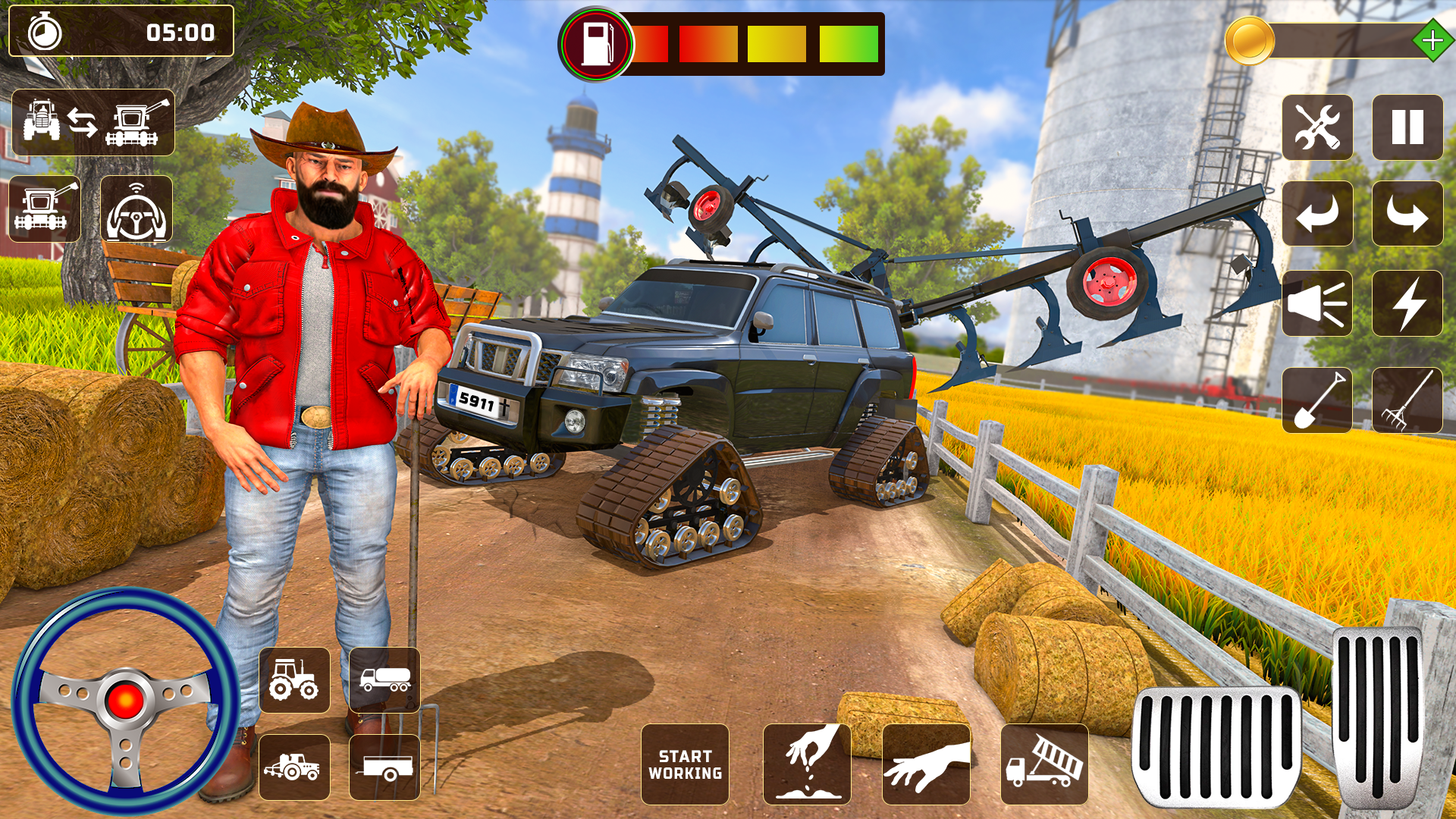Open the cargo truck selection panel
The image size is (1456, 819).
click(x=384, y=680)
